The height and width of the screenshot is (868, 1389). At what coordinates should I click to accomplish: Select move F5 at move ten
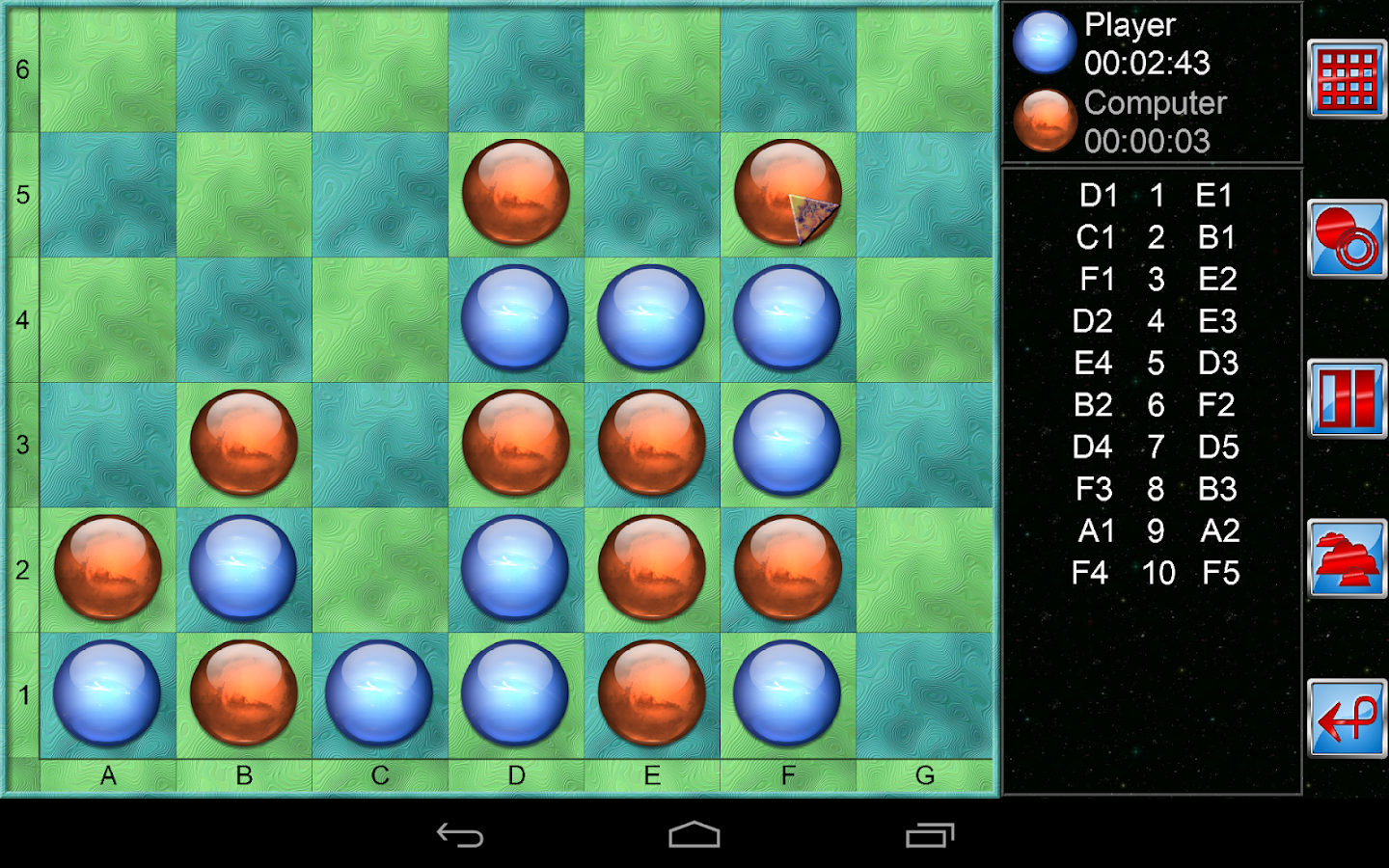point(1218,573)
